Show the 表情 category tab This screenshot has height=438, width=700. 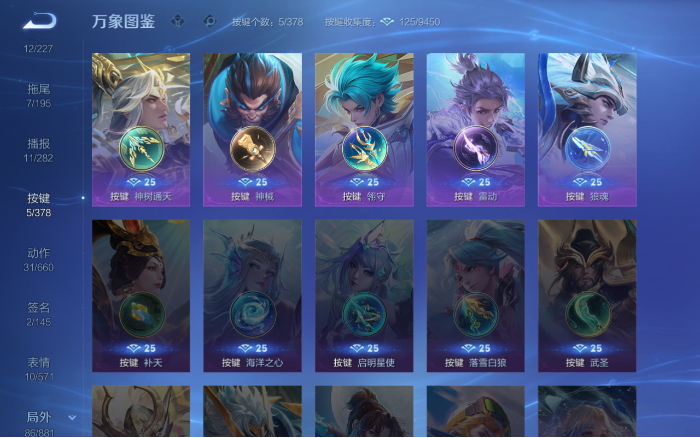pyautogui.click(x=39, y=369)
